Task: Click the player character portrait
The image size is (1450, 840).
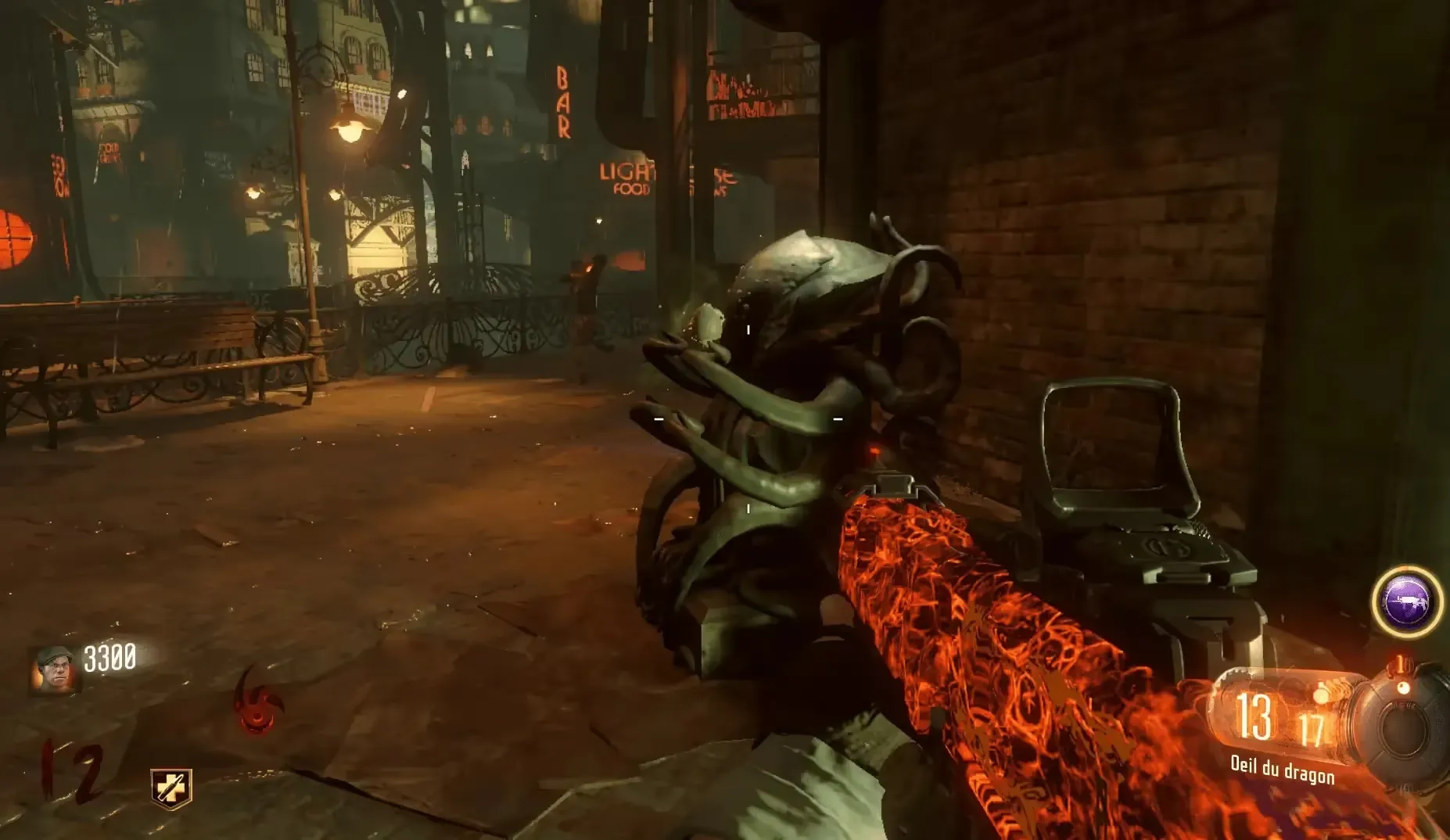Action: (54, 669)
